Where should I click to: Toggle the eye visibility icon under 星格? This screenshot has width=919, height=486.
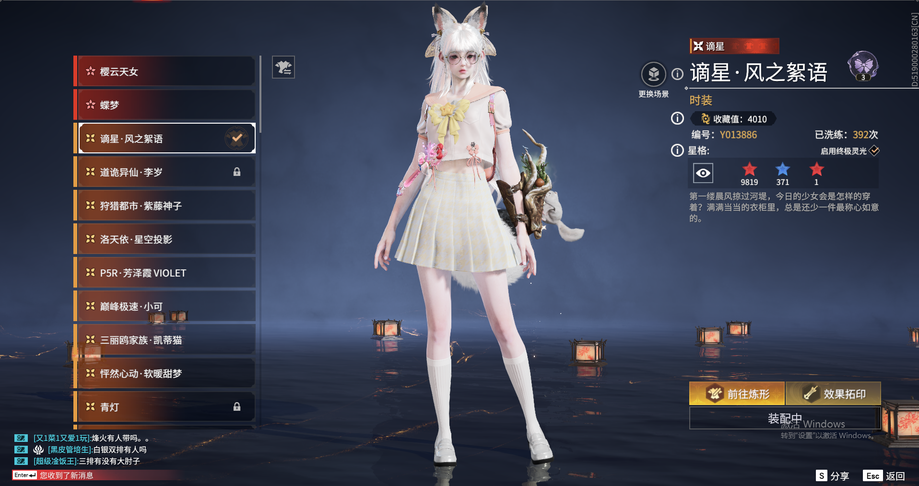[704, 172]
